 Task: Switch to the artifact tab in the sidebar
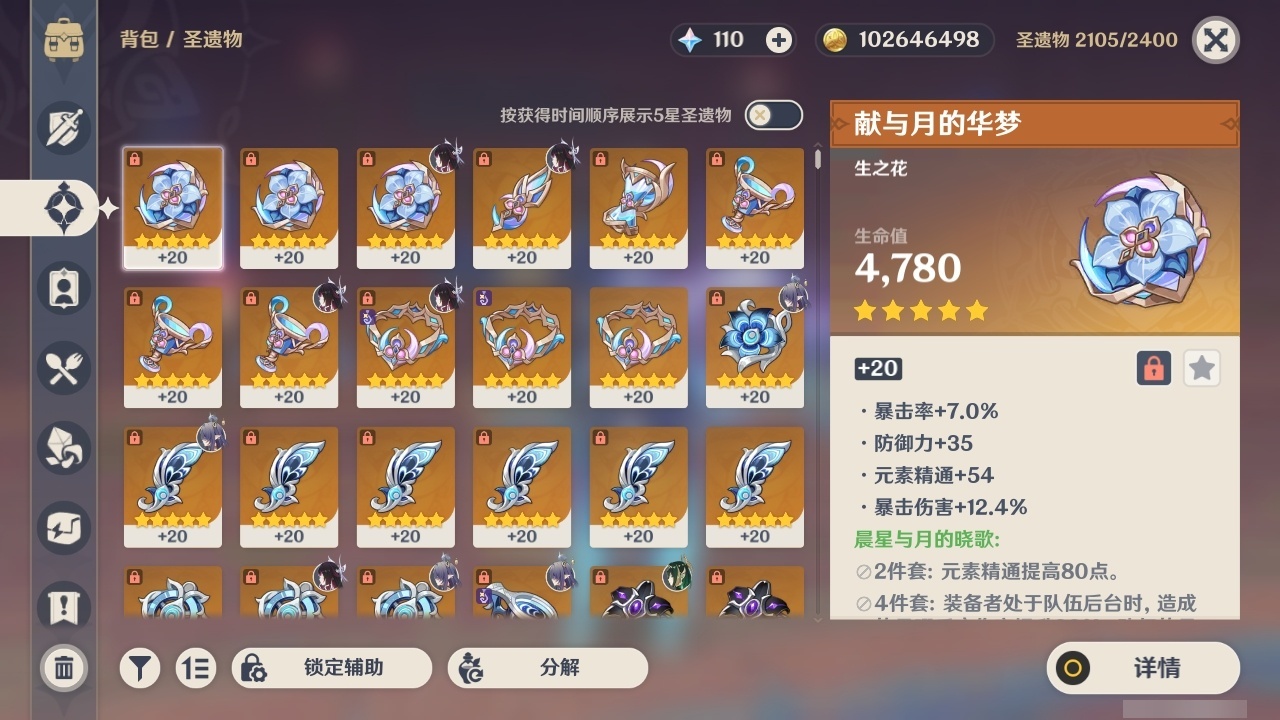[63, 207]
